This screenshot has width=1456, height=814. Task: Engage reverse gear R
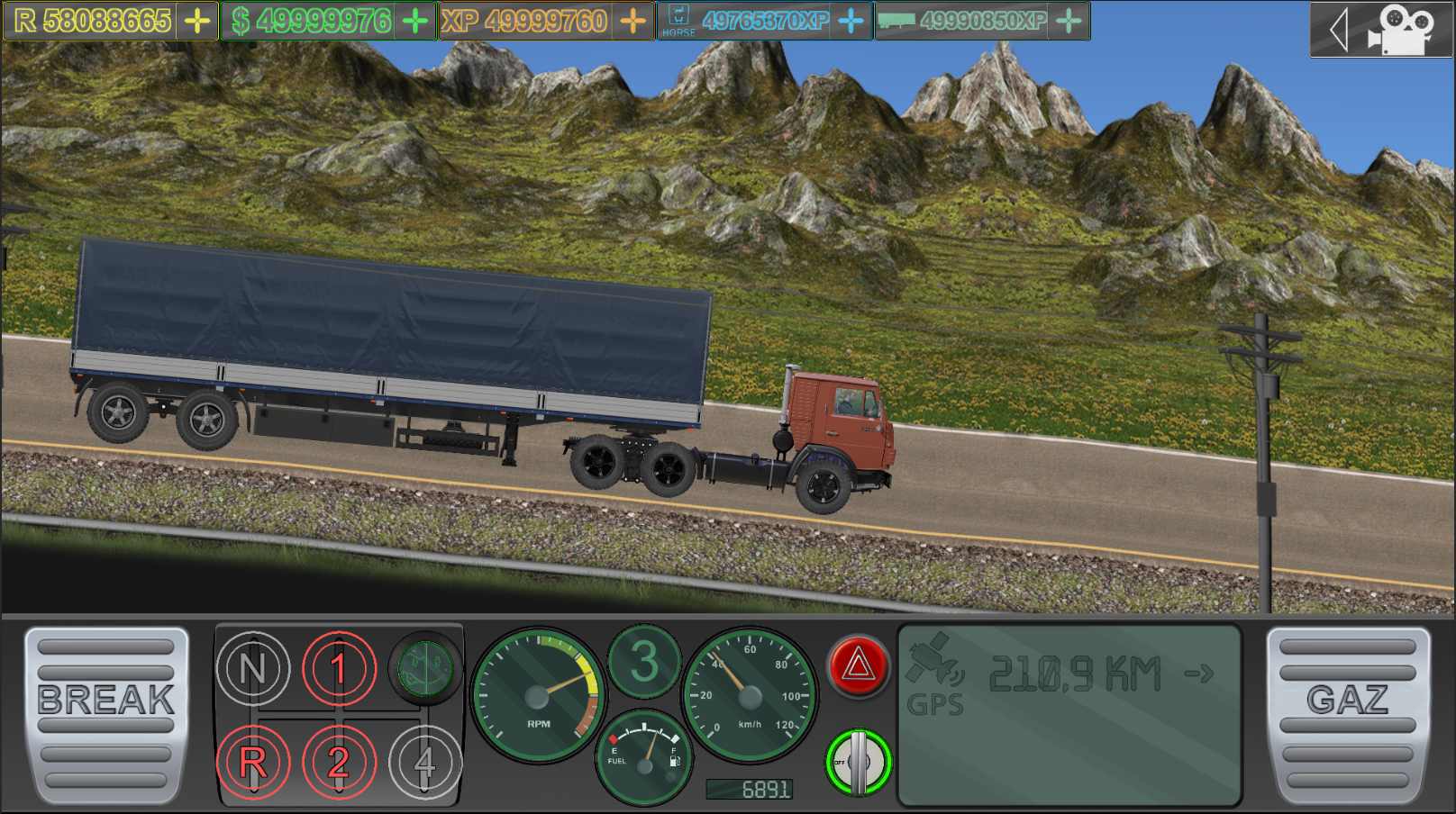[252, 763]
